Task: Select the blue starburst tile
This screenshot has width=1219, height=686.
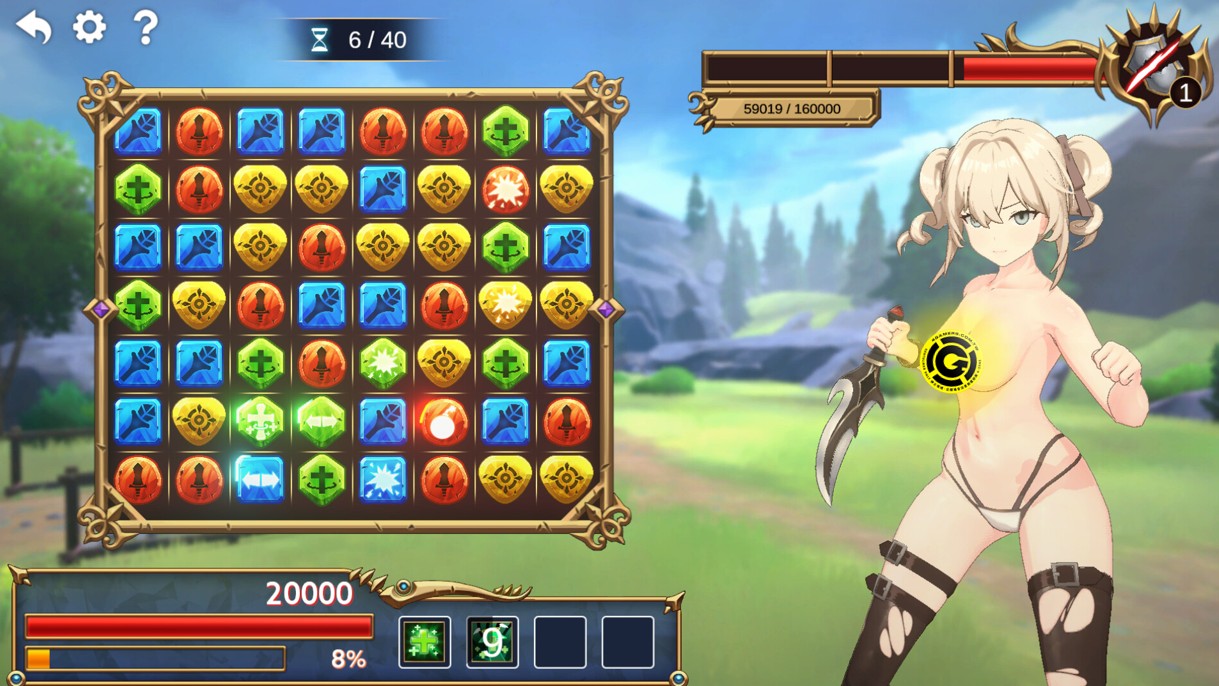Action: (x=382, y=479)
